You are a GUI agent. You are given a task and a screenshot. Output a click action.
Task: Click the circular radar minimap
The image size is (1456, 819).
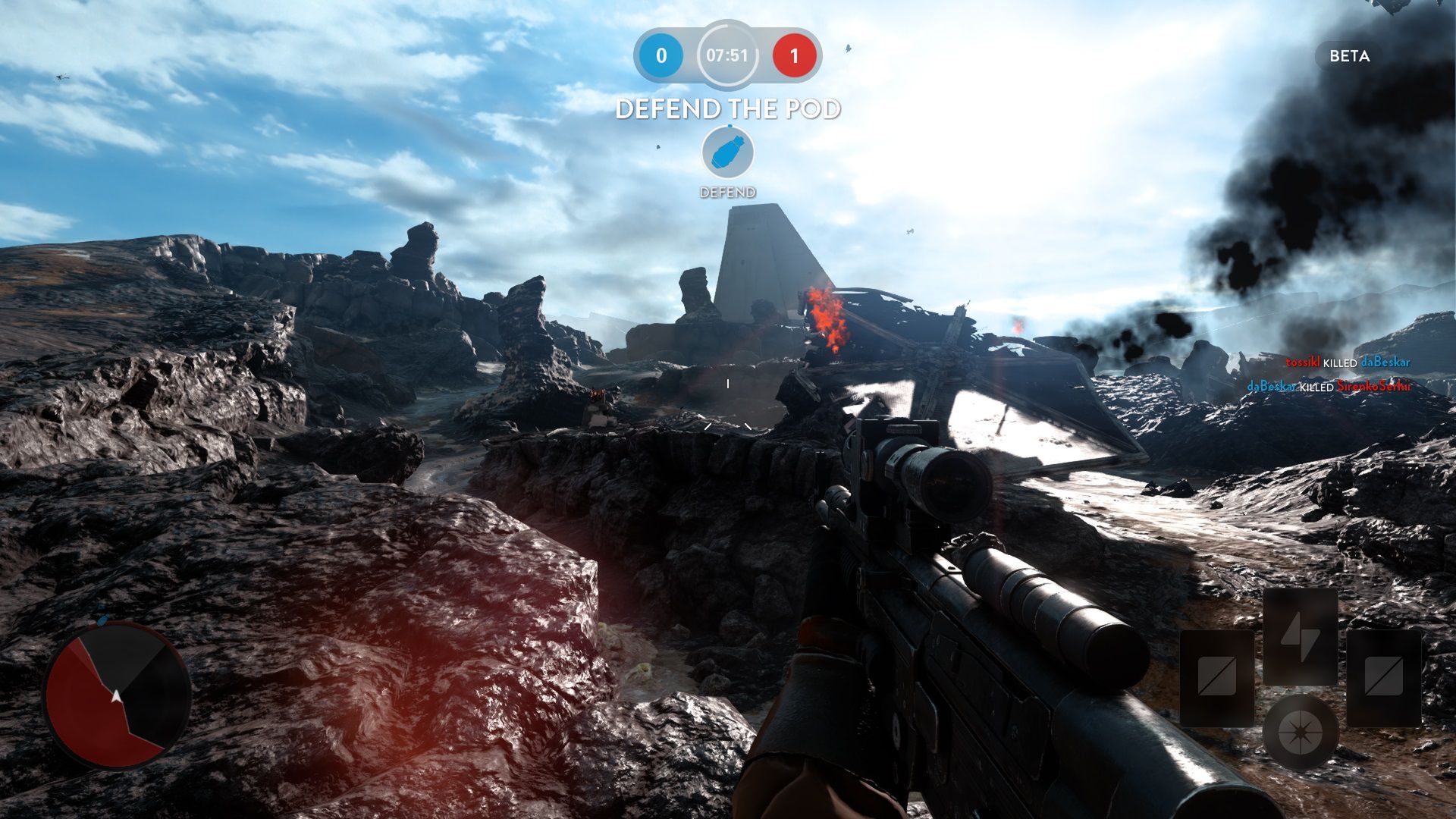tap(118, 694)
